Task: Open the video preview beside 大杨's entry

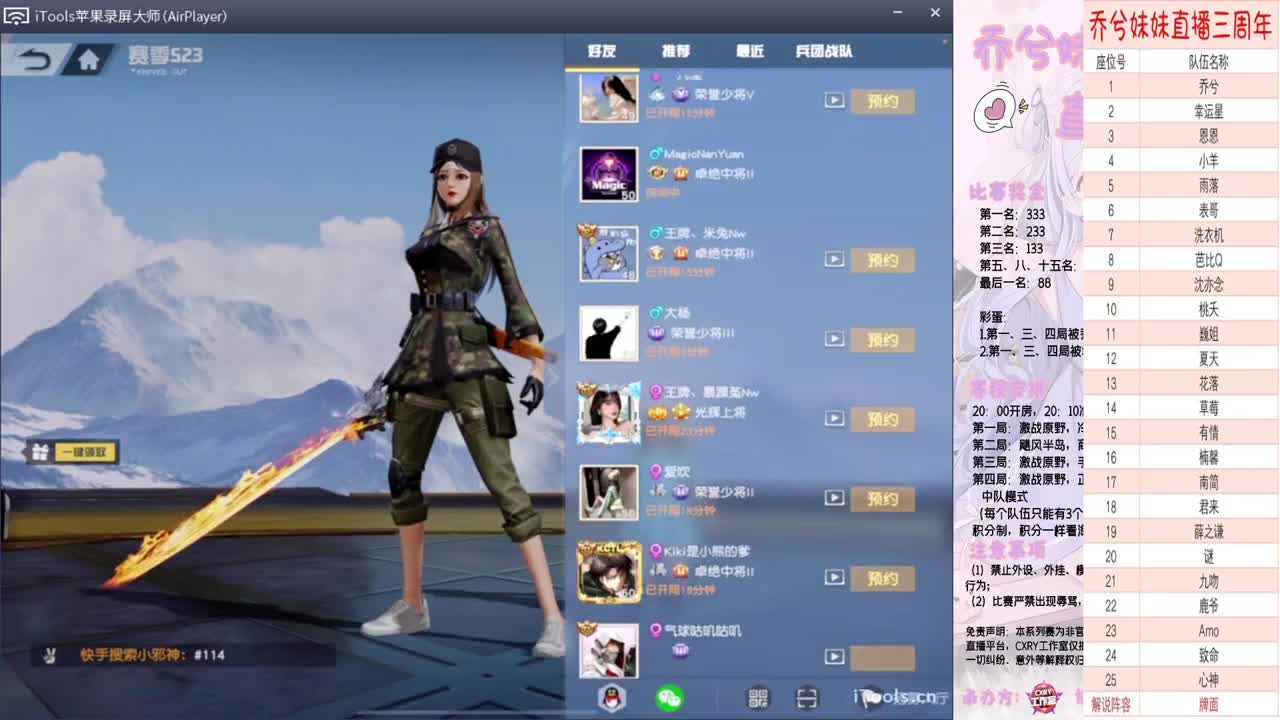Action: (x=834, y=339)
